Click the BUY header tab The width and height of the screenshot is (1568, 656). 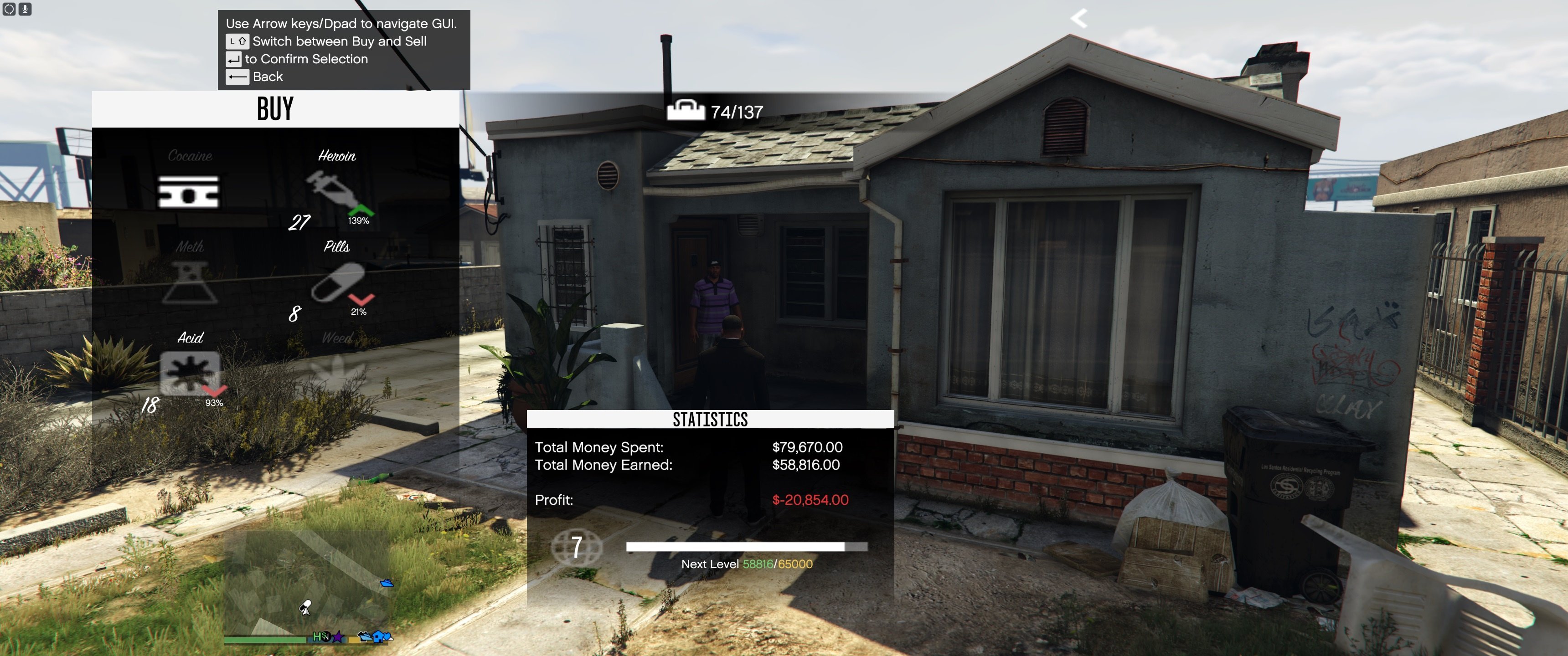275,109
